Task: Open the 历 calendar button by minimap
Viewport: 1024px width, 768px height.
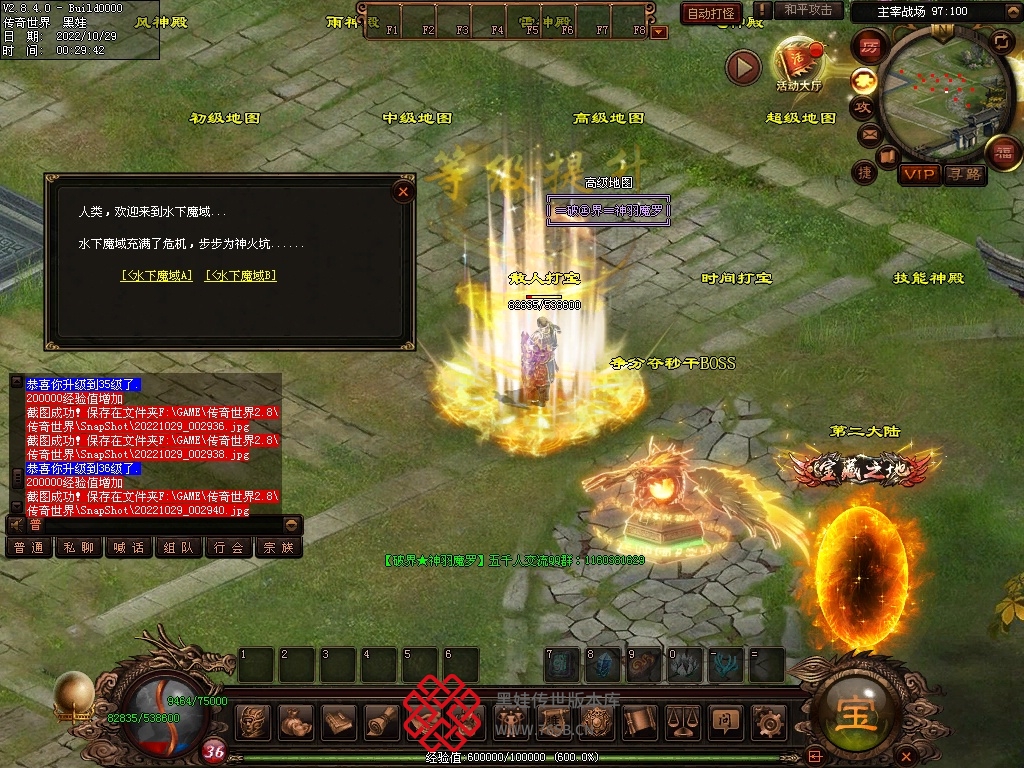Action: (870, 46)
